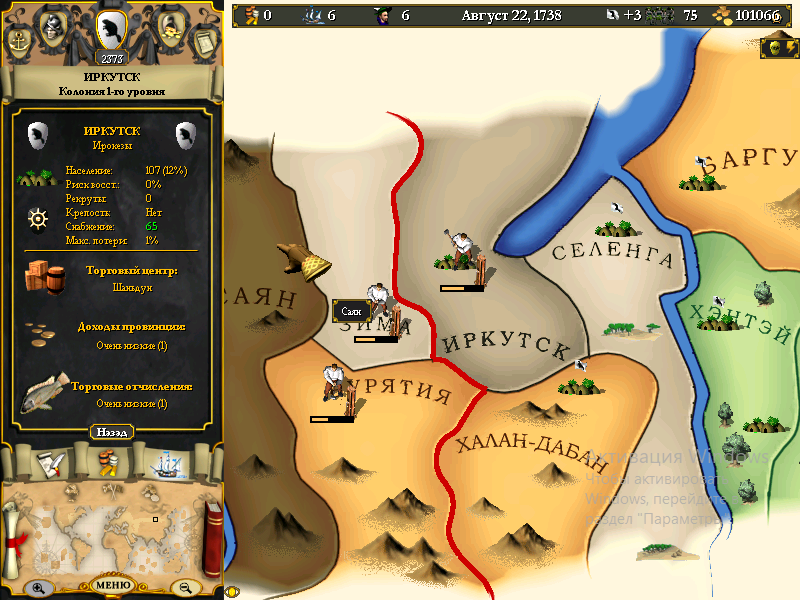Open the anchor naval view shield
Viewport: 800px width, 600px height.
[x=19, y=42]
